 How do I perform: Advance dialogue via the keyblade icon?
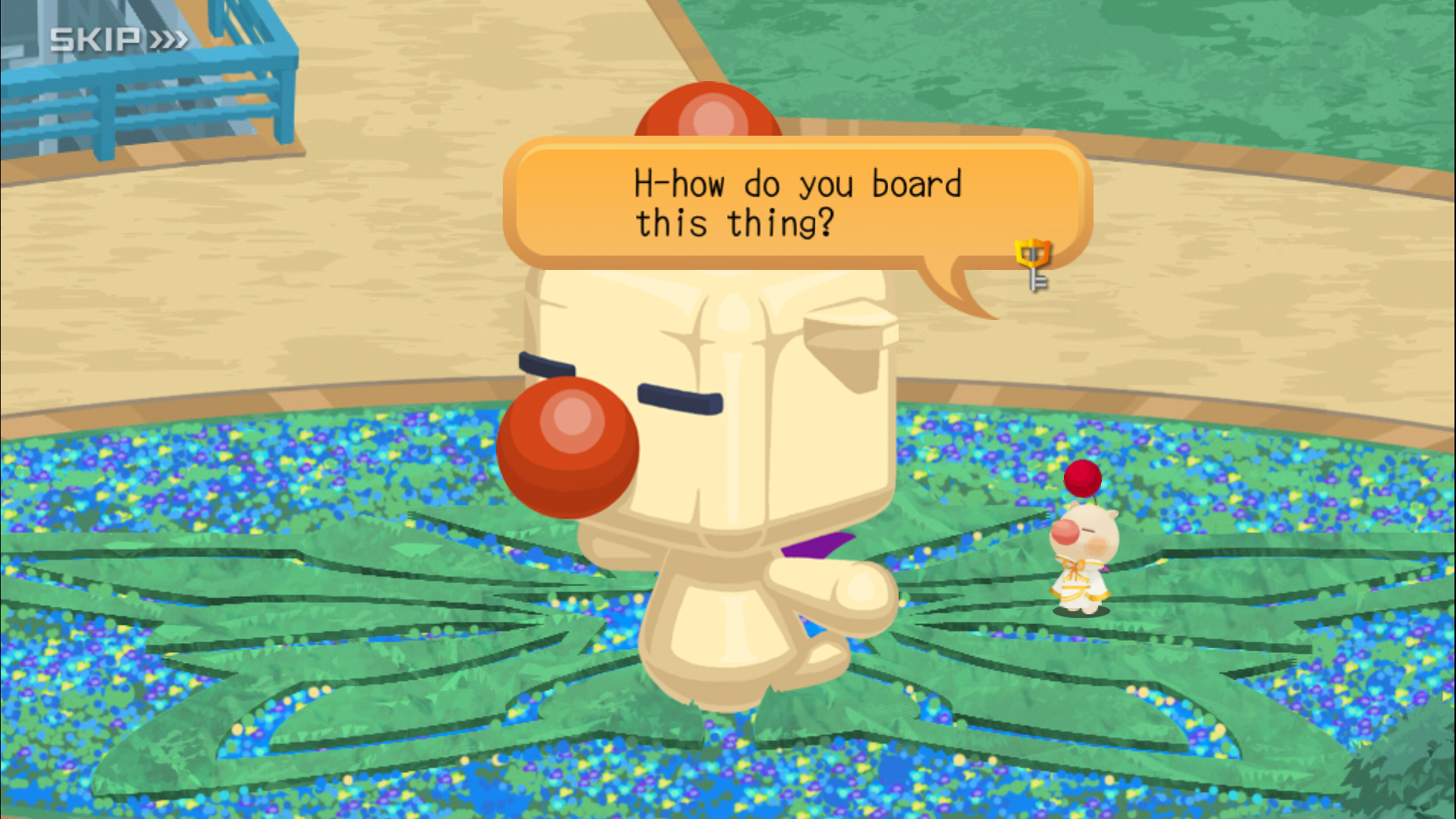coord(1034,262)
